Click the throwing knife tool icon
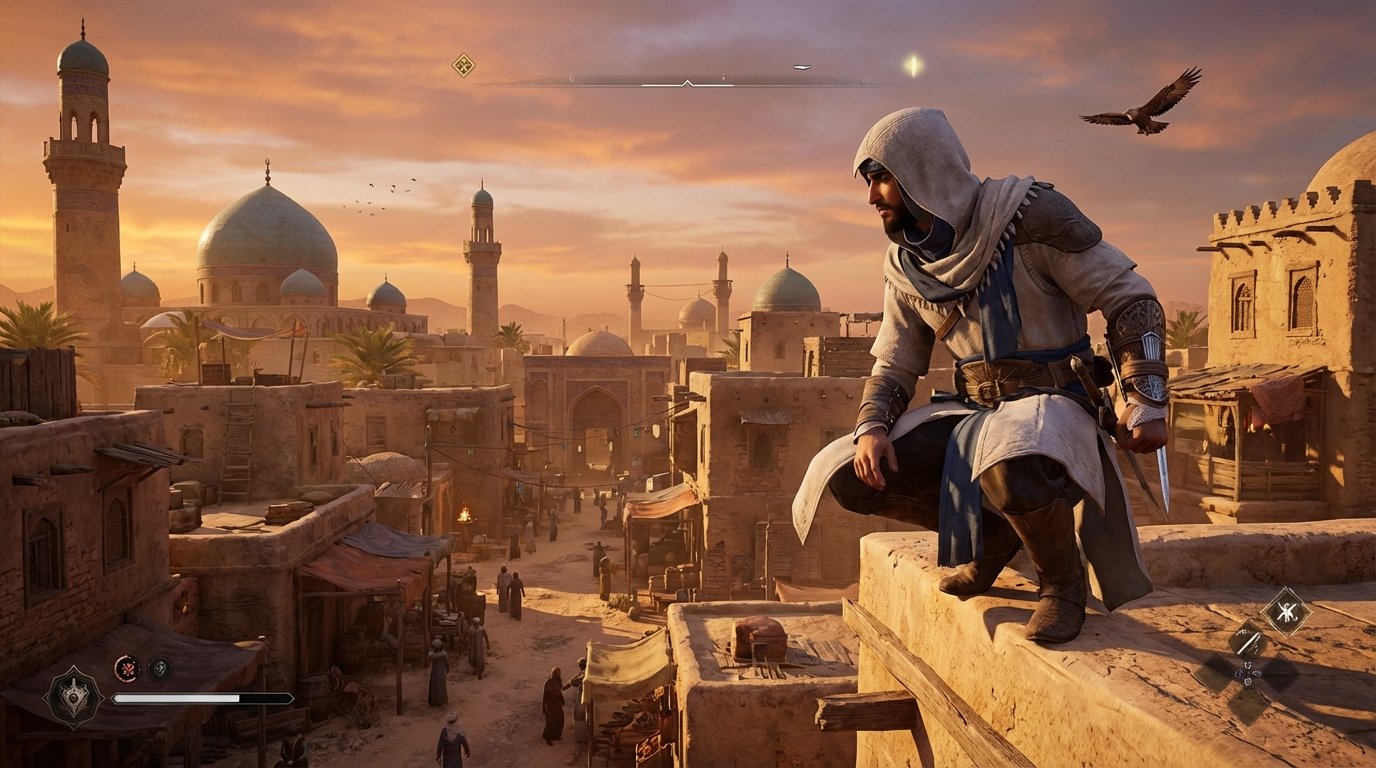 pyautogui.click(x=1248, y=643)
